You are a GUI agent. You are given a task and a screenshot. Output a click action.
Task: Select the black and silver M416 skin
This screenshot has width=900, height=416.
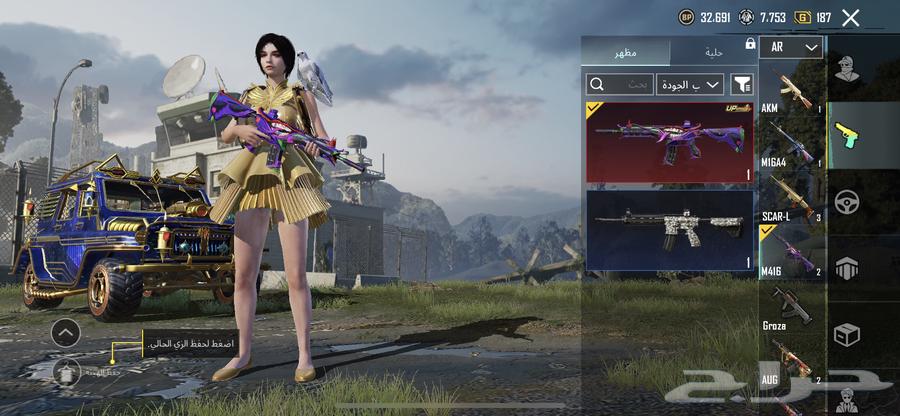pos(669,230)
